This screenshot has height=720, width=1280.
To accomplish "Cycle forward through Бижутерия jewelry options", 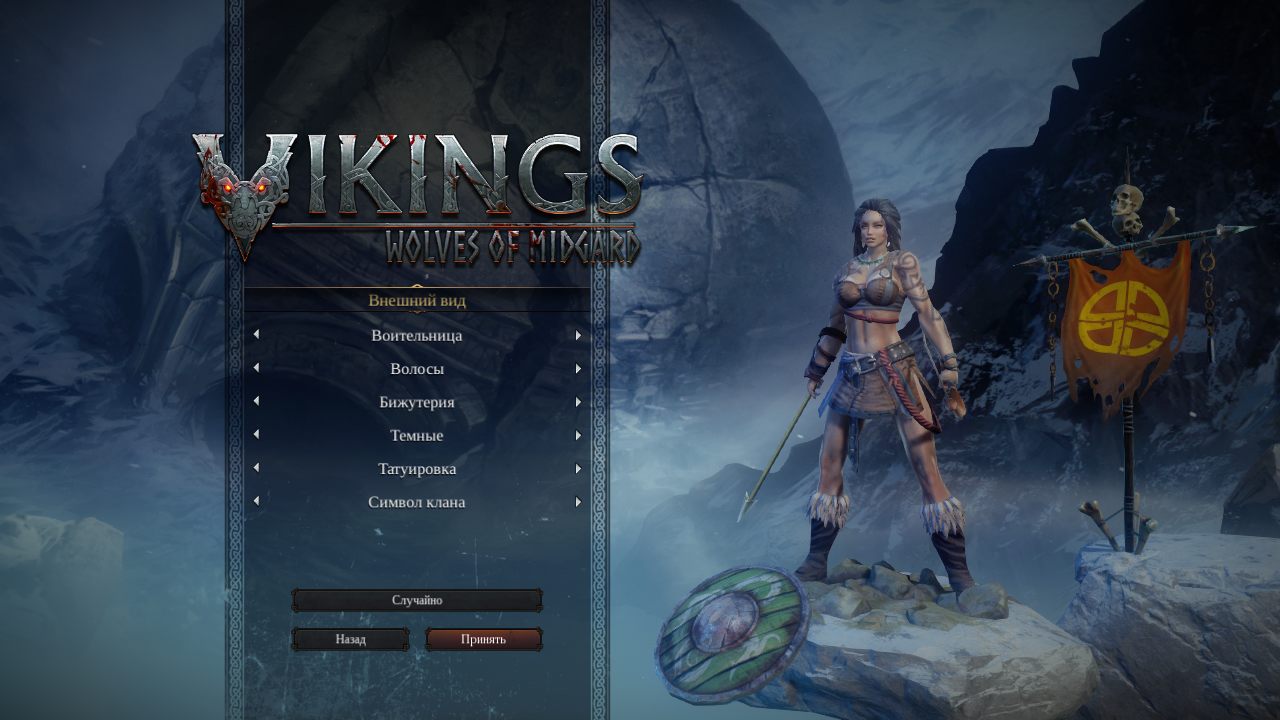I will 578,402.
